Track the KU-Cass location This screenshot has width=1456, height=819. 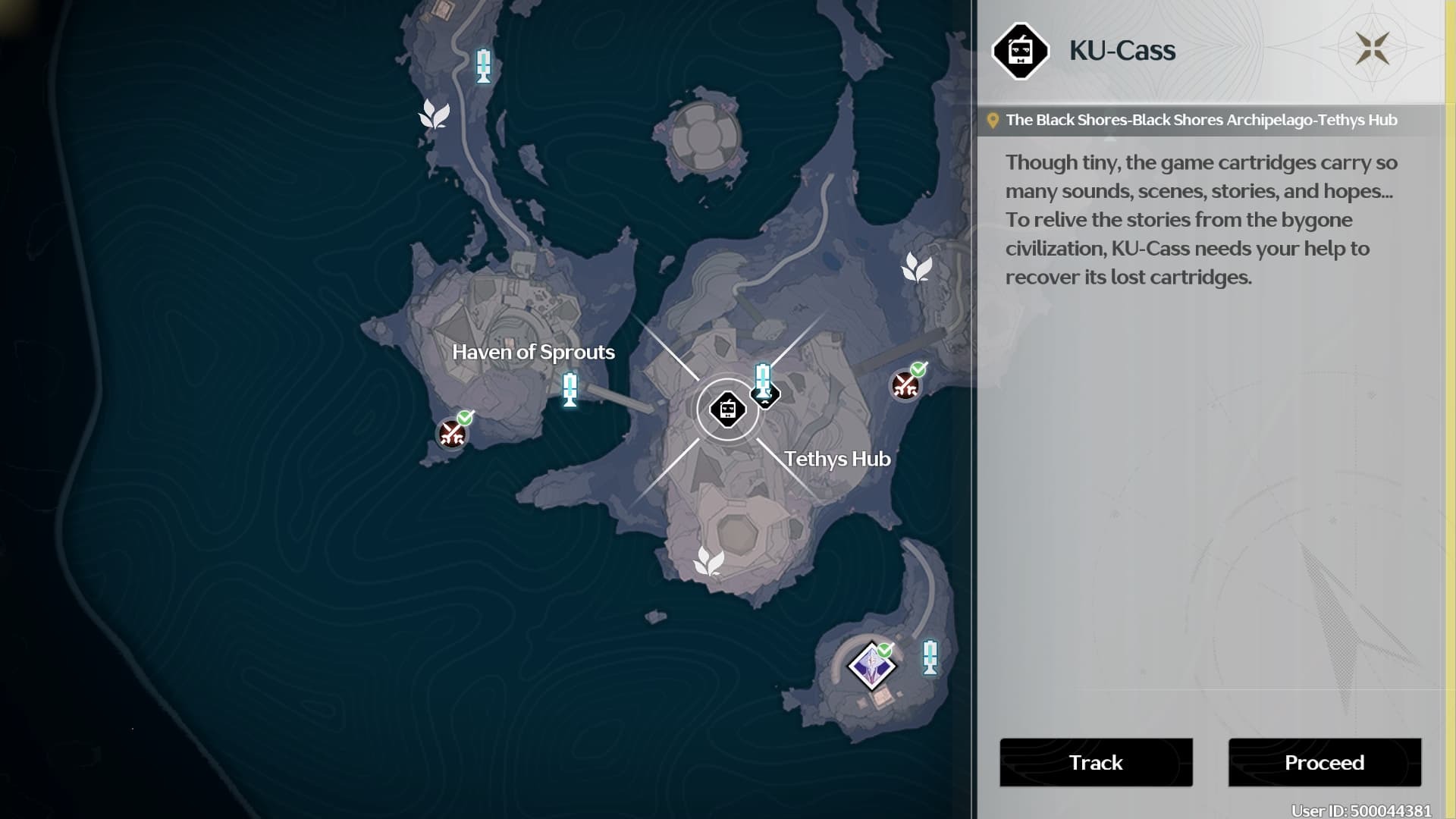(1096, 762)
